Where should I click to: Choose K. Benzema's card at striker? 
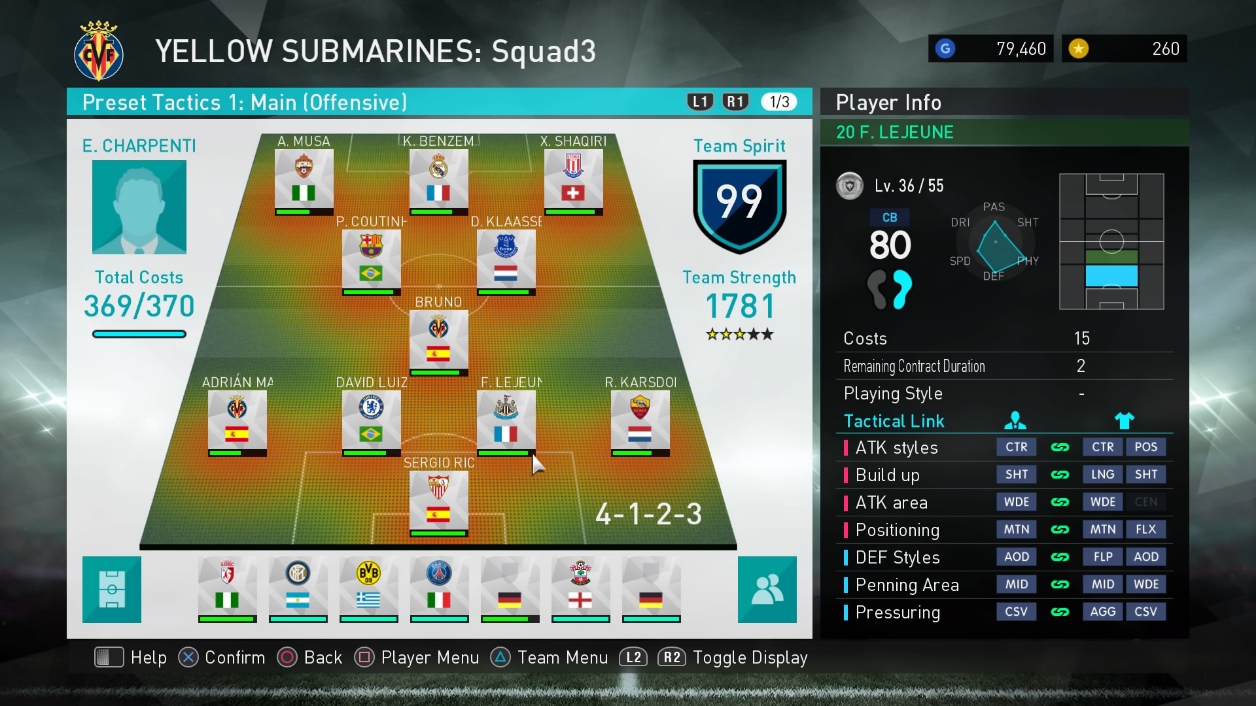pos(438,180)
